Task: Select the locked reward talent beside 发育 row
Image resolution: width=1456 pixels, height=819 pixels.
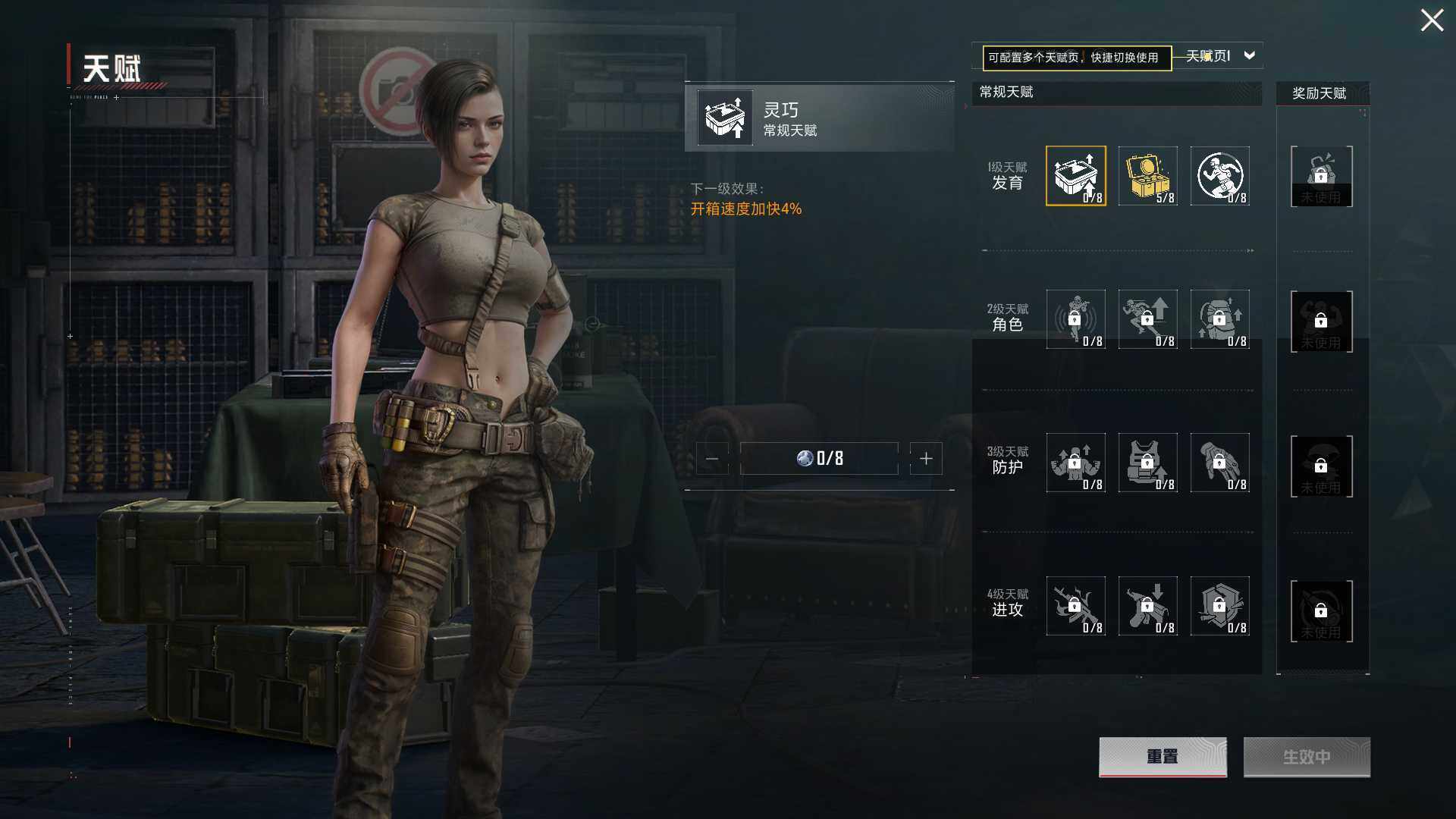Action: pyautogui.click(x=1321, y=177)
